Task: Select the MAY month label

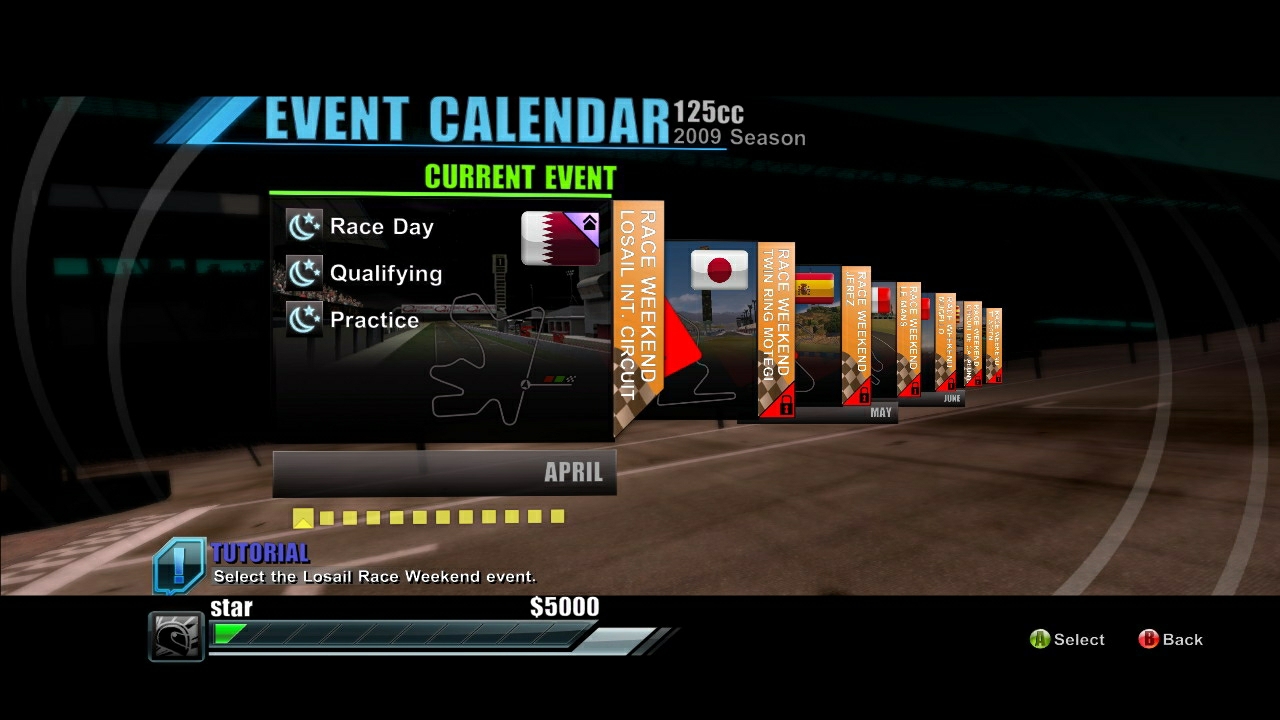Action: 879,412
